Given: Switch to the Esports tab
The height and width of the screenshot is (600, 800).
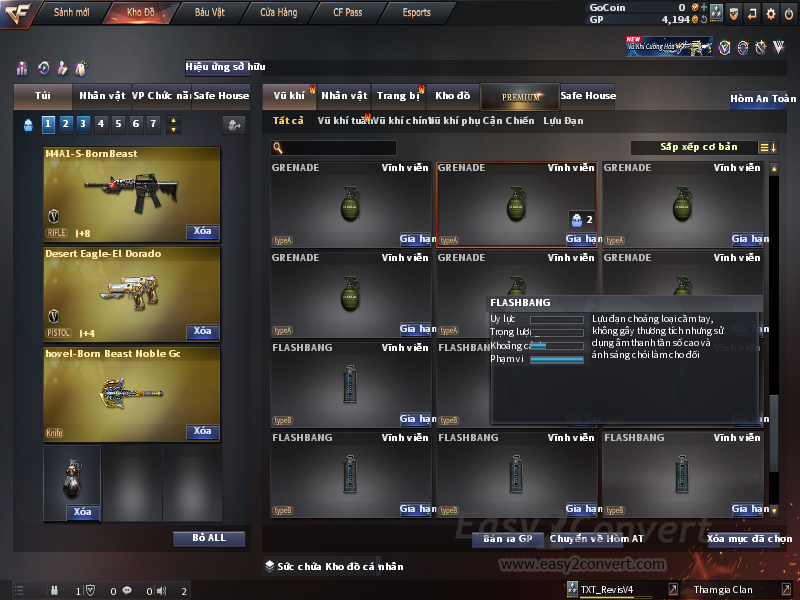Looking at the screenshot, I should (416, 13).
